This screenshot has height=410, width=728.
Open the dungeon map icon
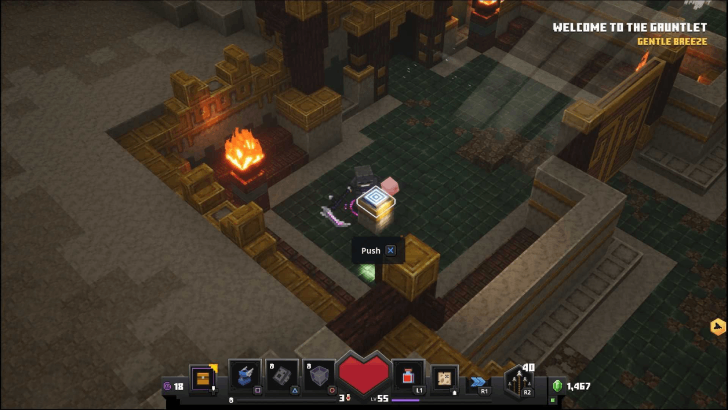tap(445, 376)
